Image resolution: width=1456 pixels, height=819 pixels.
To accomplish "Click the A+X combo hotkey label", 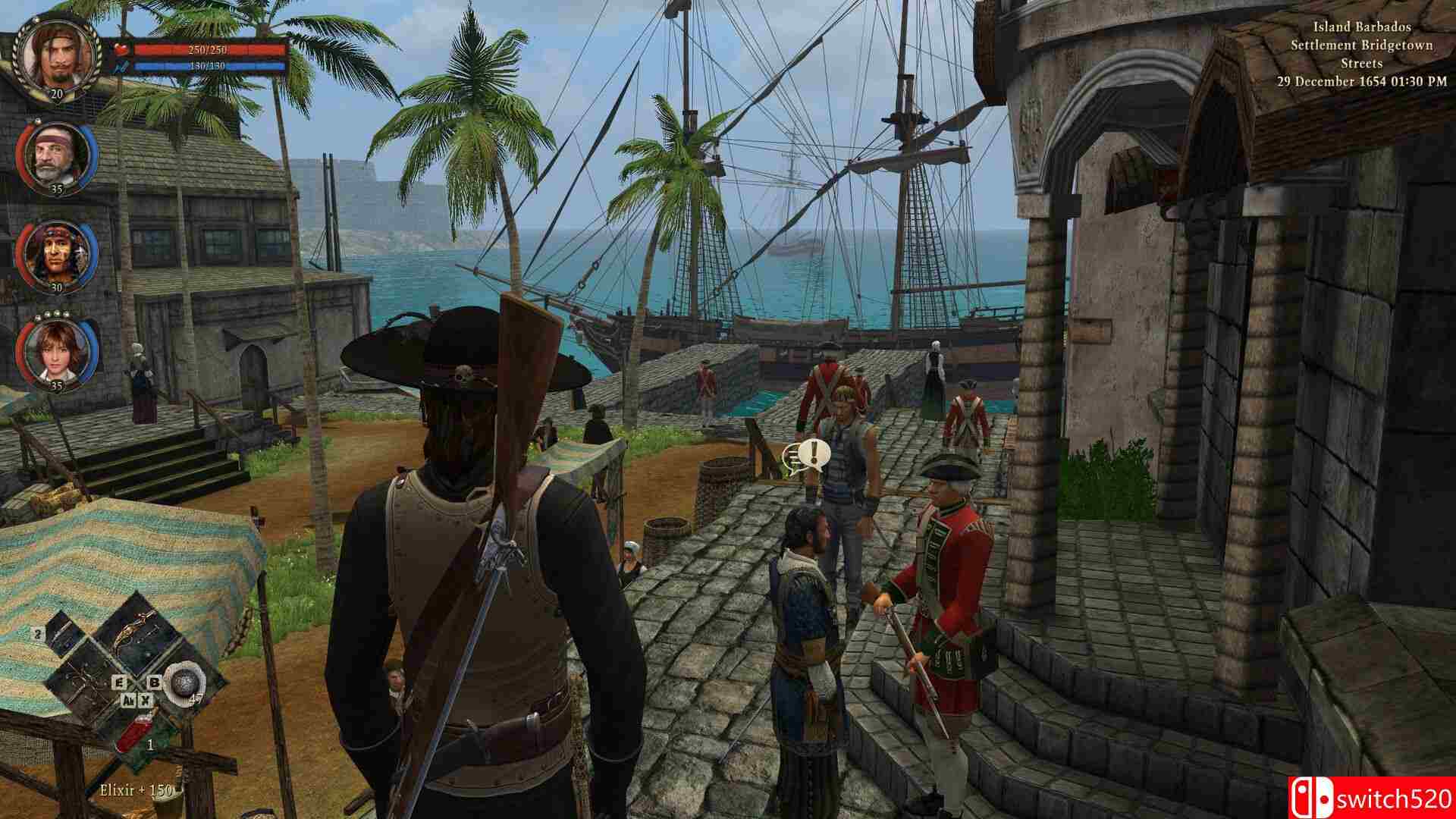I will click(129, 700).
